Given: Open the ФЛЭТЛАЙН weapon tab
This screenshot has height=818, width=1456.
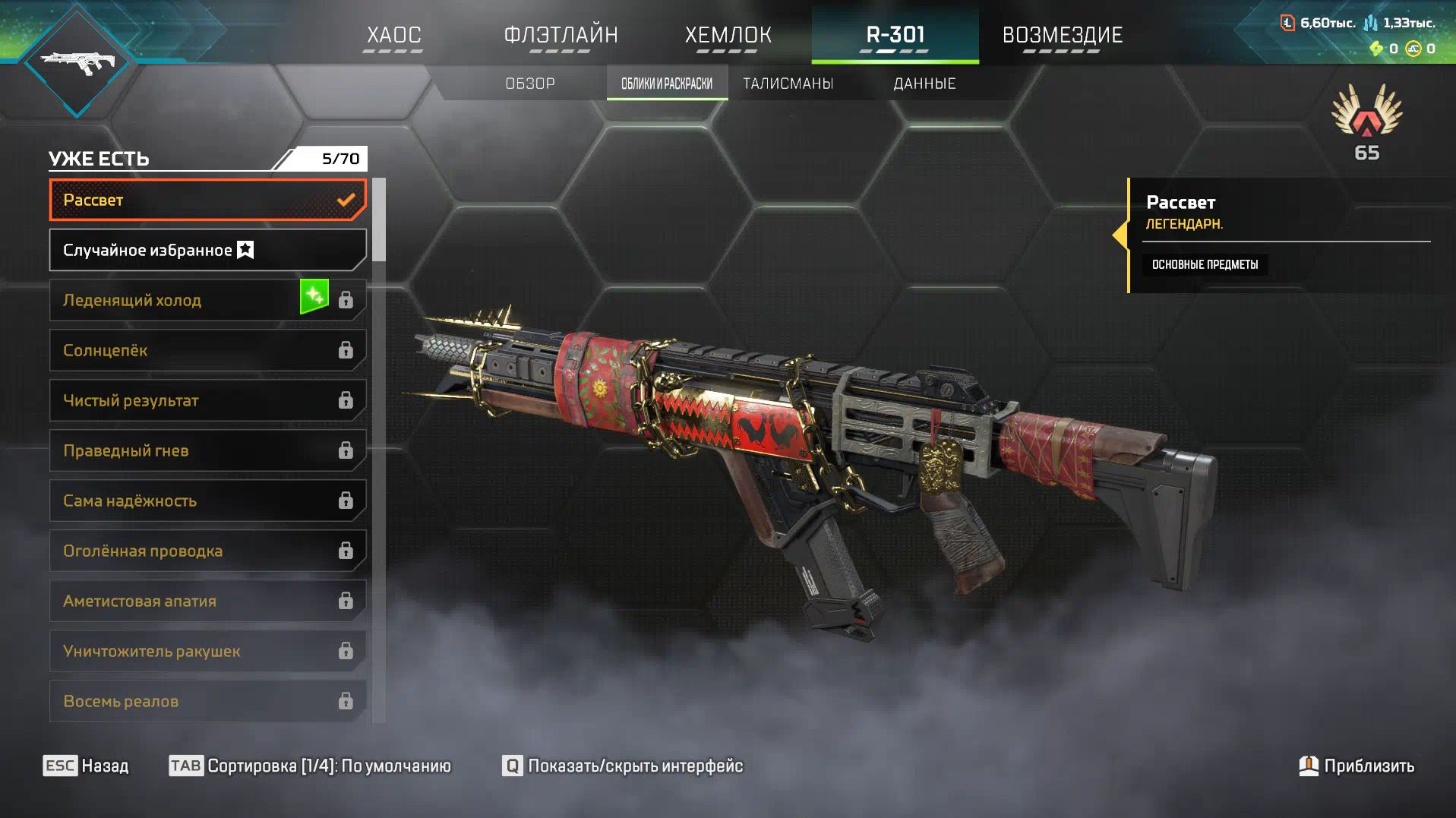Looking at the screenshot, I should [561, 35].
